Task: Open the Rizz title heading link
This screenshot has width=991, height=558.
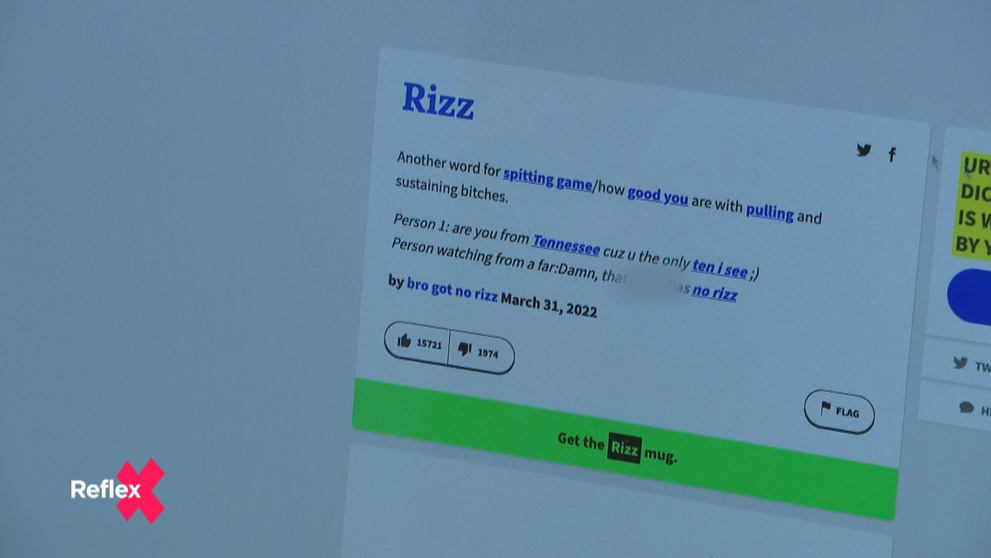Action: coord(438,101)
